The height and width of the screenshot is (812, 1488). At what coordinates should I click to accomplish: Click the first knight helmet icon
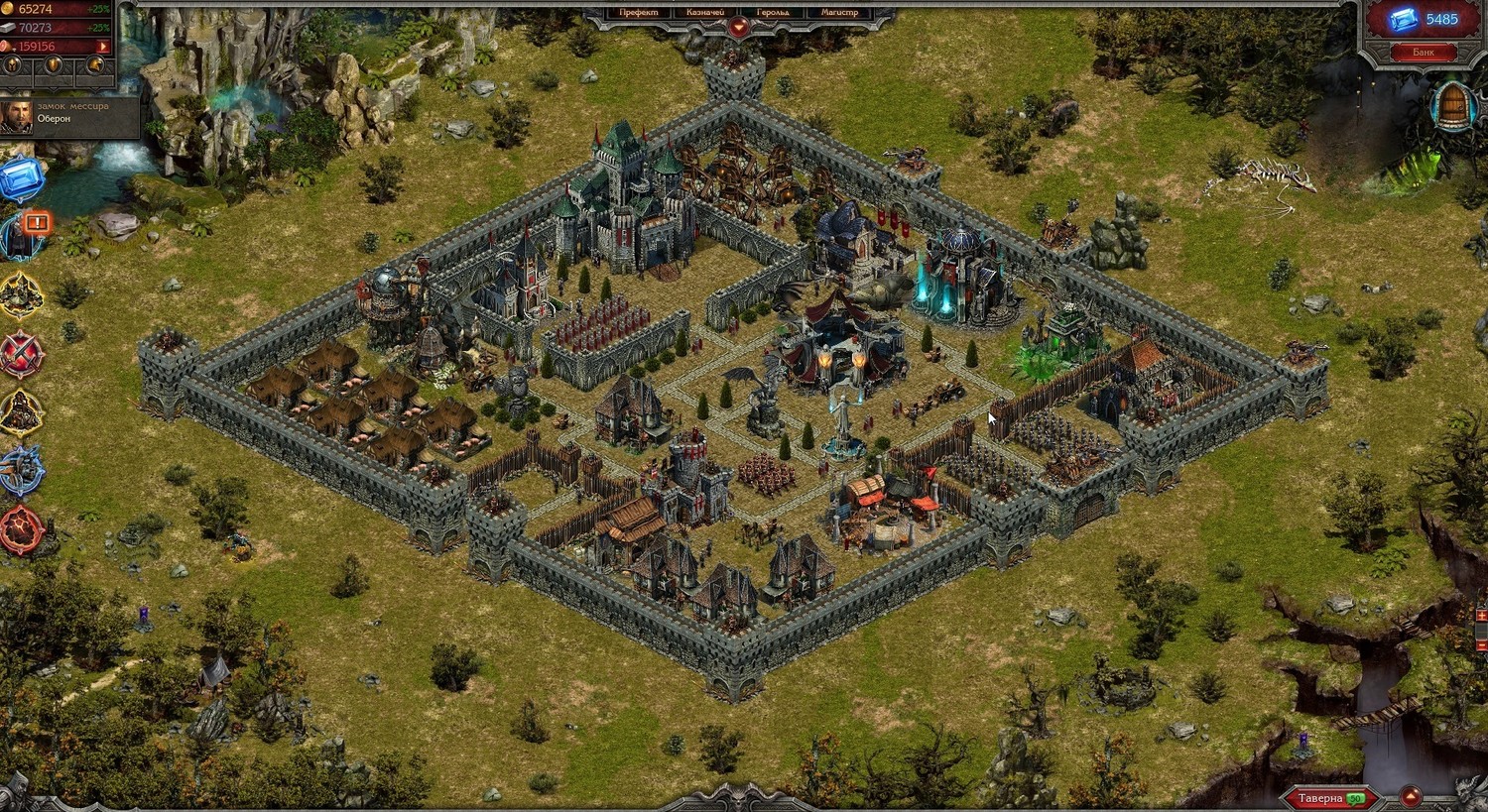click(x=13, y=65)
